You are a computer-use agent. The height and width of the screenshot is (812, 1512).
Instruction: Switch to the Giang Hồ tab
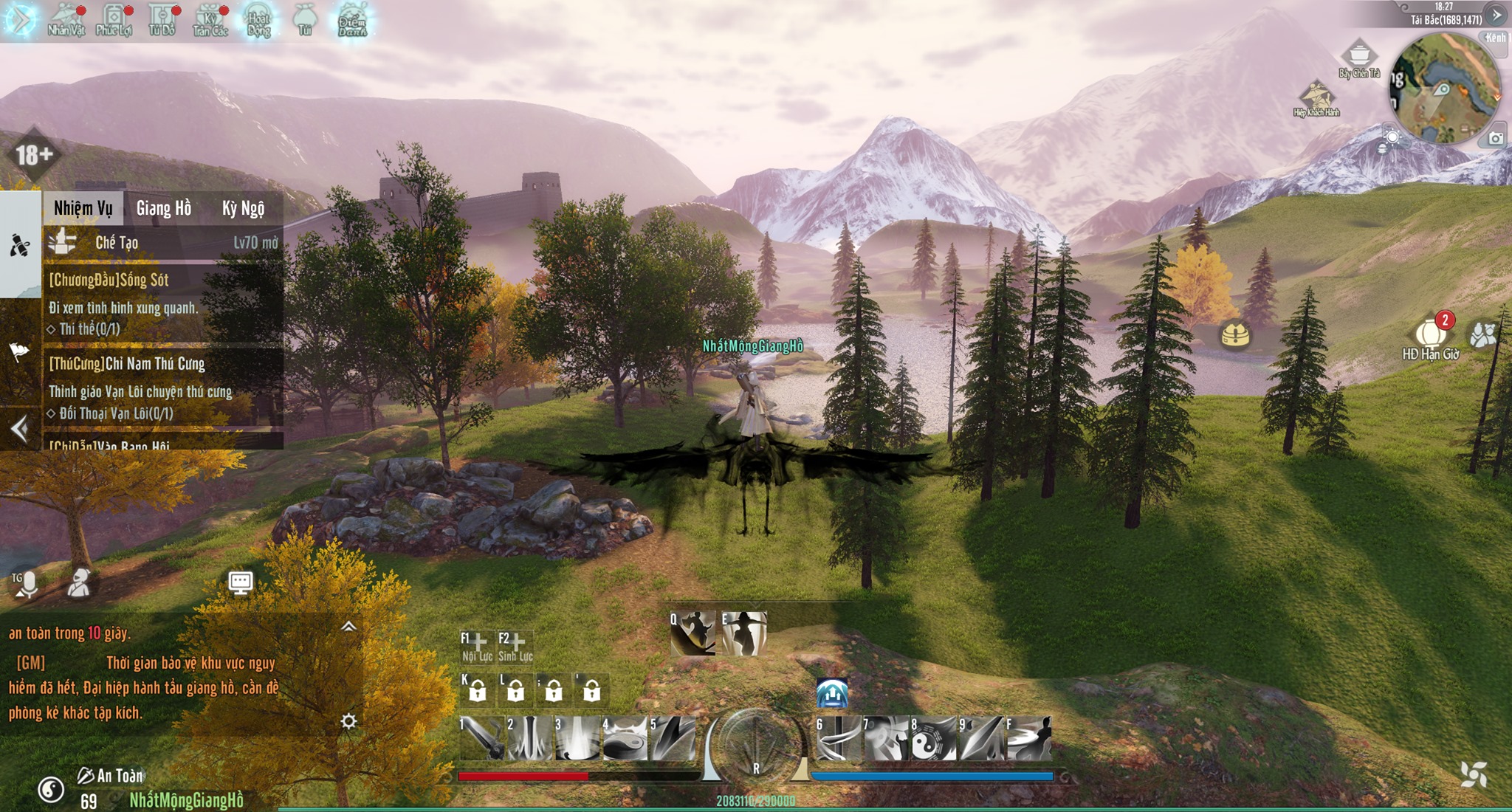click(164, 209)
